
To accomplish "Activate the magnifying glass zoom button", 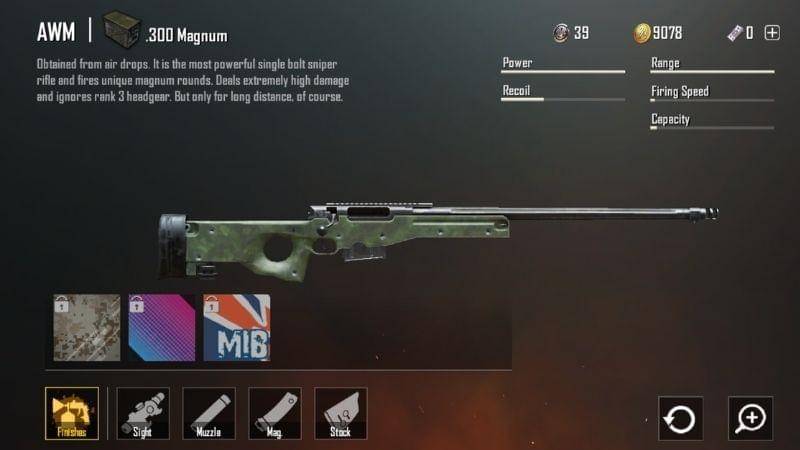I will coord(750,418).
